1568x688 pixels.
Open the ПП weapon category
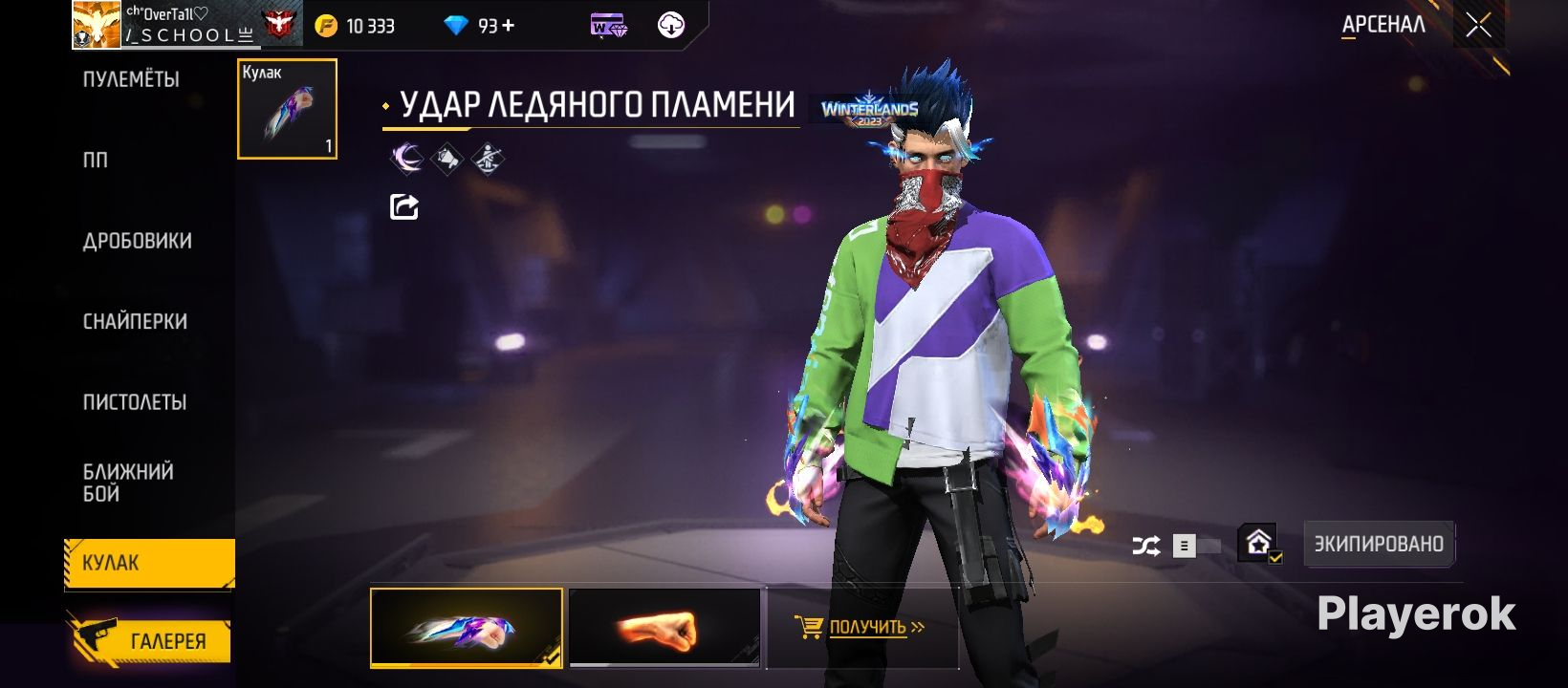(x=96, y=161)
